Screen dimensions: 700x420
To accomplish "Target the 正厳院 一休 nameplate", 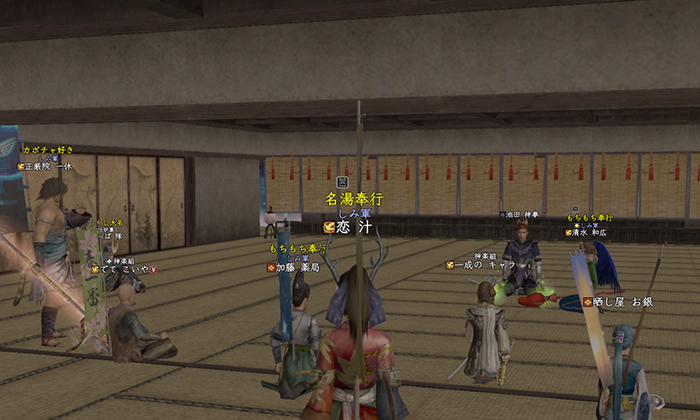I will (x=48, y=166).
